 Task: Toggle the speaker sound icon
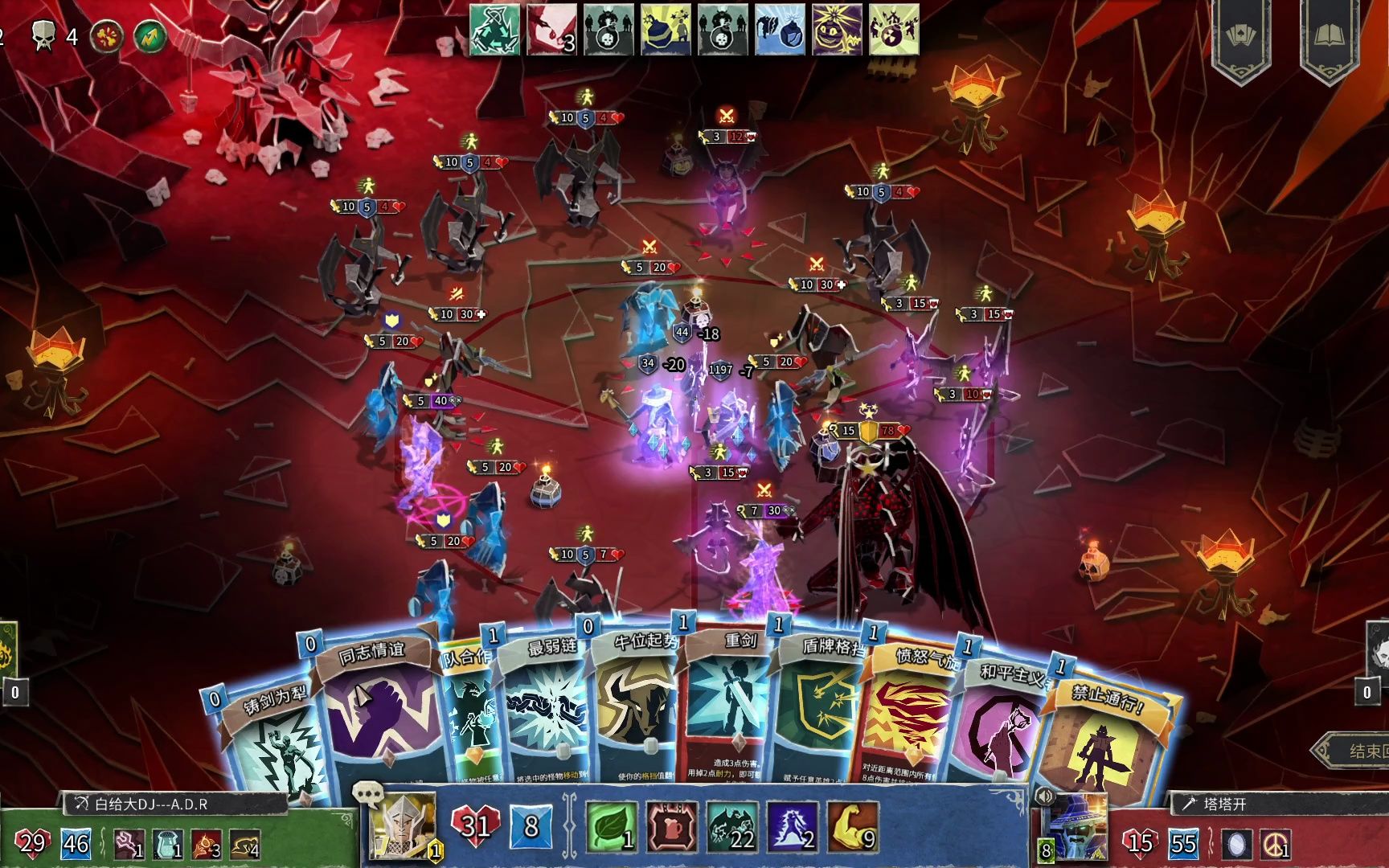pyautogui.click(x=1044, y=796)
